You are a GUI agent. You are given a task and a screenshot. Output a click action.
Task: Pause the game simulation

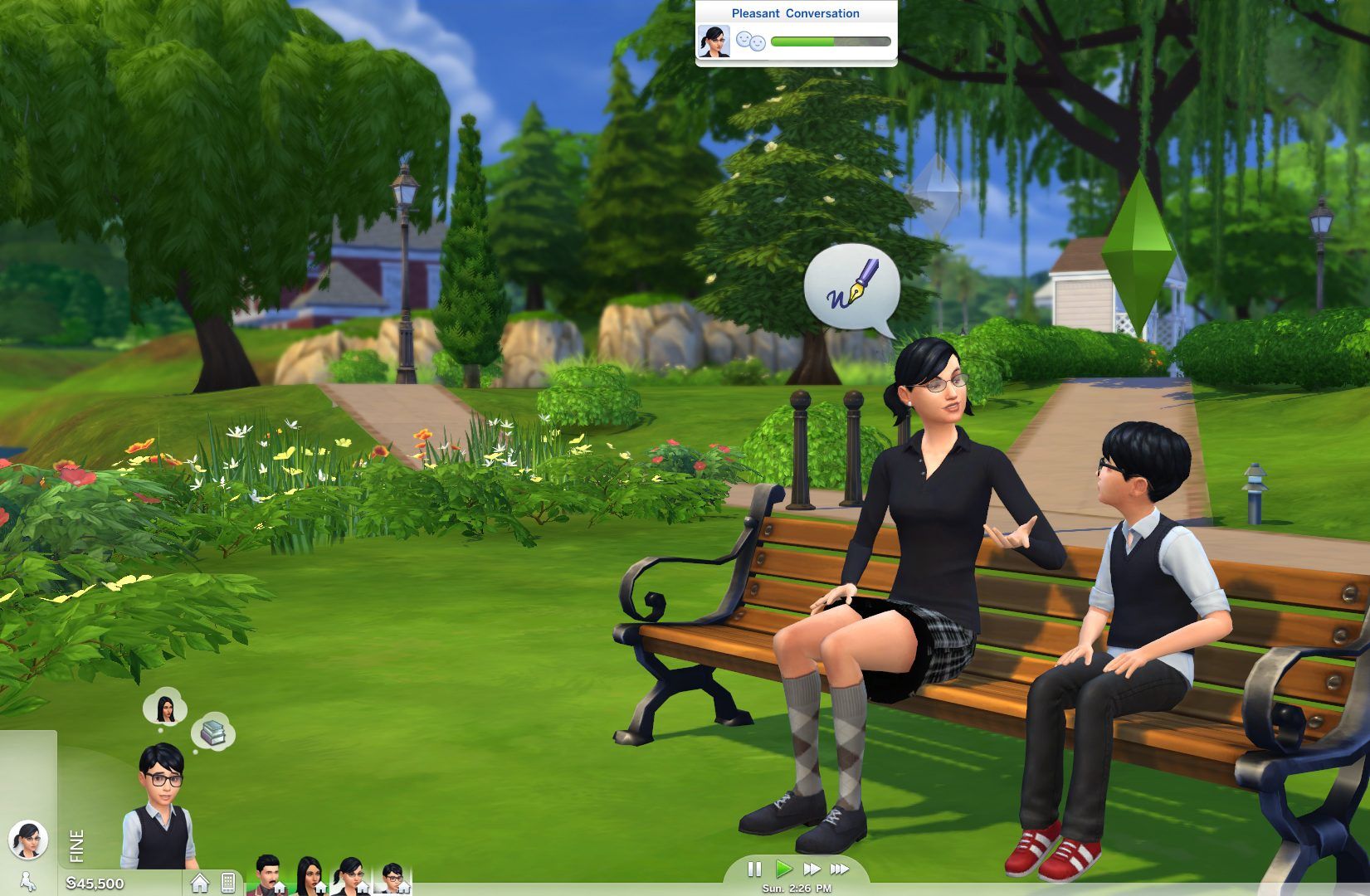[755, 869]
